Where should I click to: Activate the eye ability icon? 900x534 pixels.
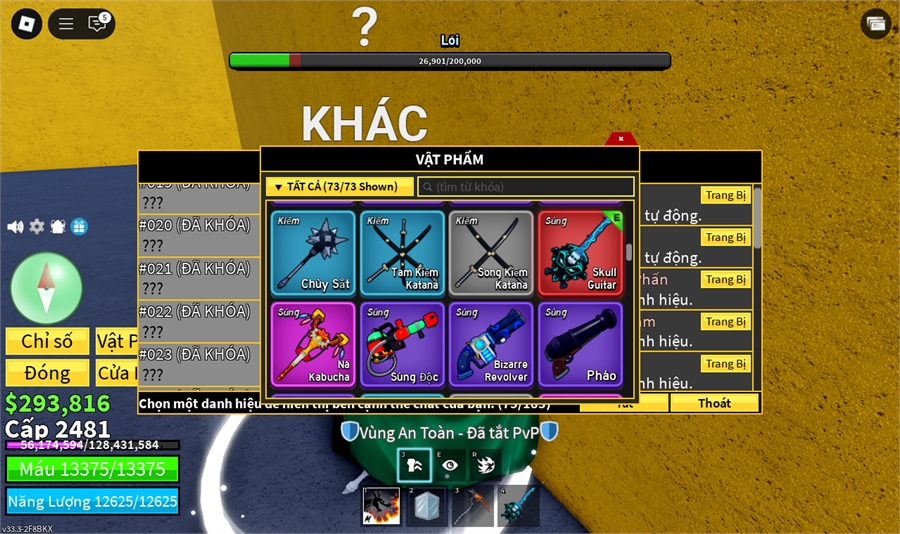(x=449, y=465)
